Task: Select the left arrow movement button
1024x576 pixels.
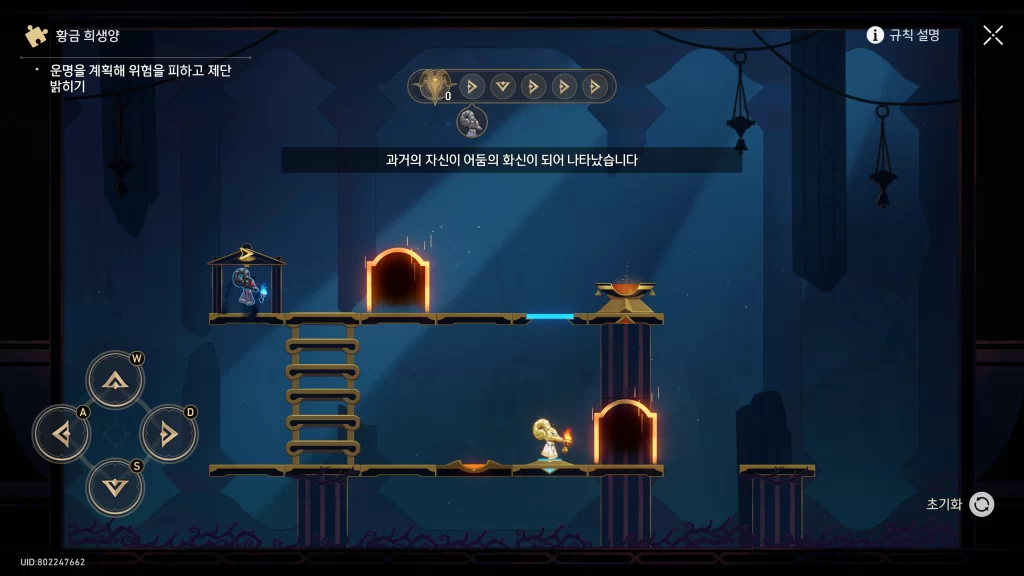Action: point(62,434)
